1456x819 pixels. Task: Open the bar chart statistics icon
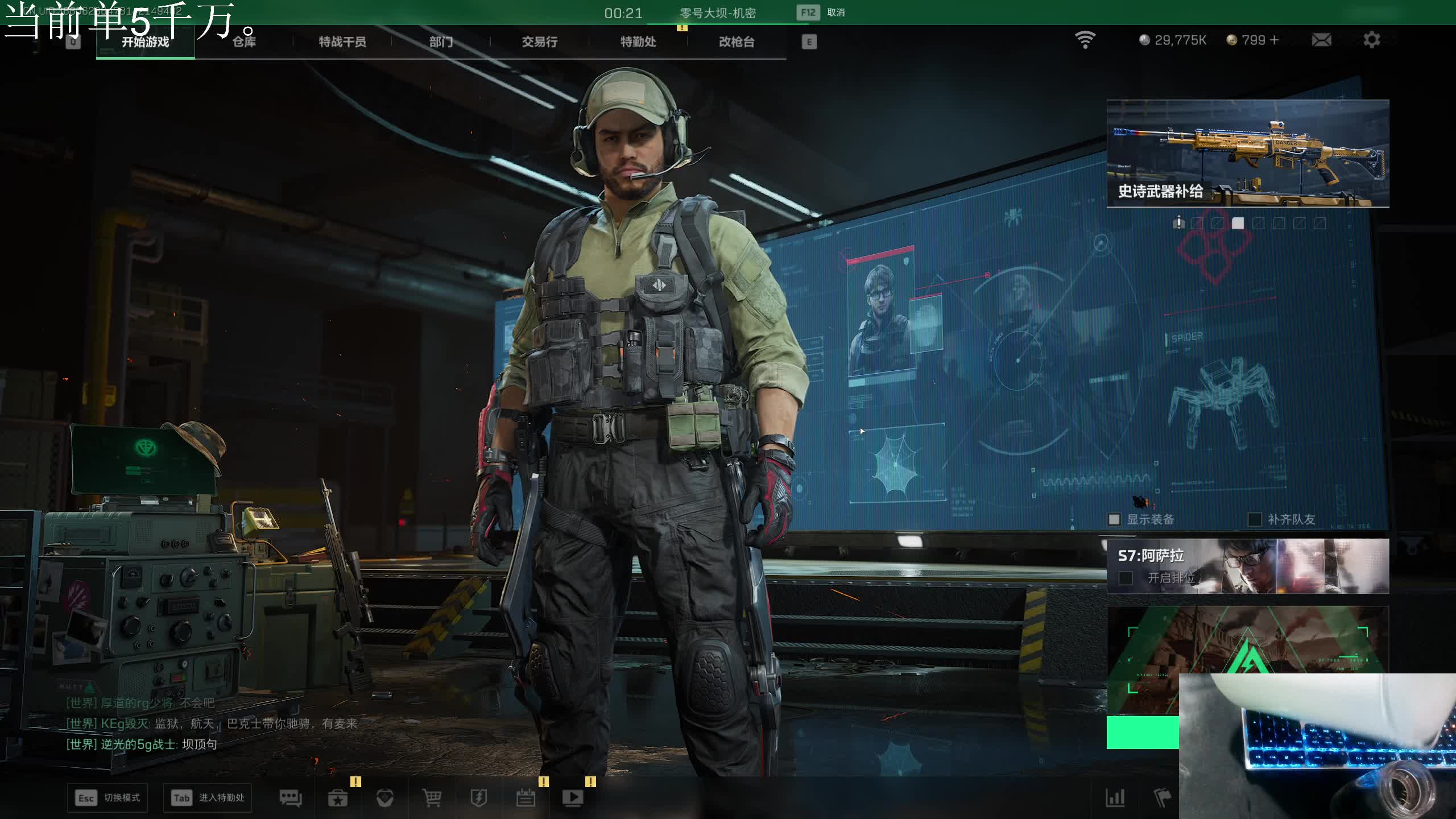coord(1115,798)
